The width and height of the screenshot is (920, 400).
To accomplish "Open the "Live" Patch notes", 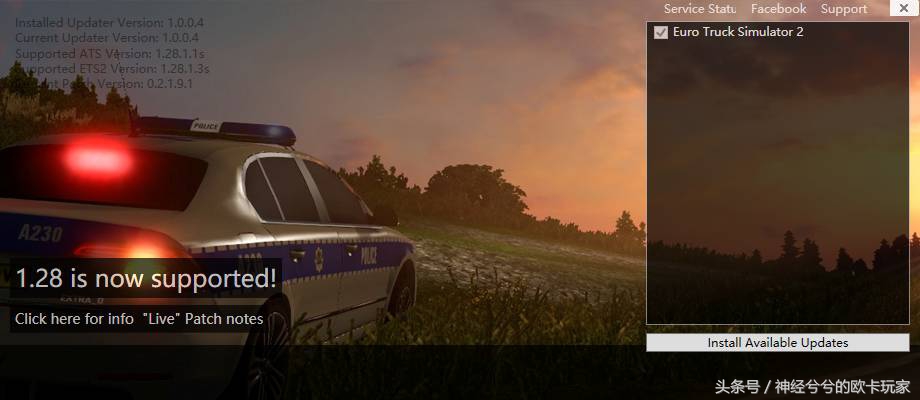I will (x=203, y=319).
